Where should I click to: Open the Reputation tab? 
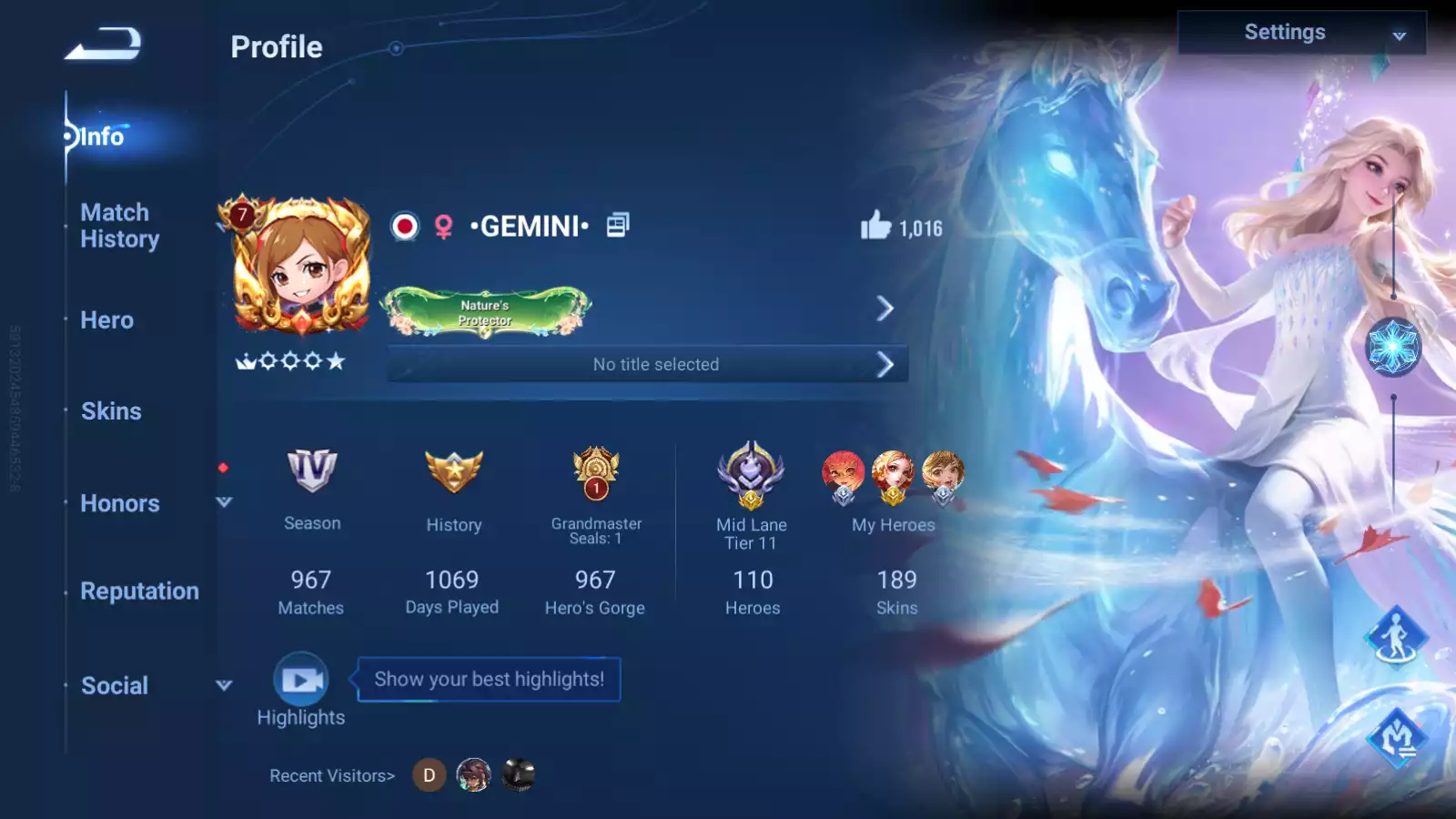139,591
